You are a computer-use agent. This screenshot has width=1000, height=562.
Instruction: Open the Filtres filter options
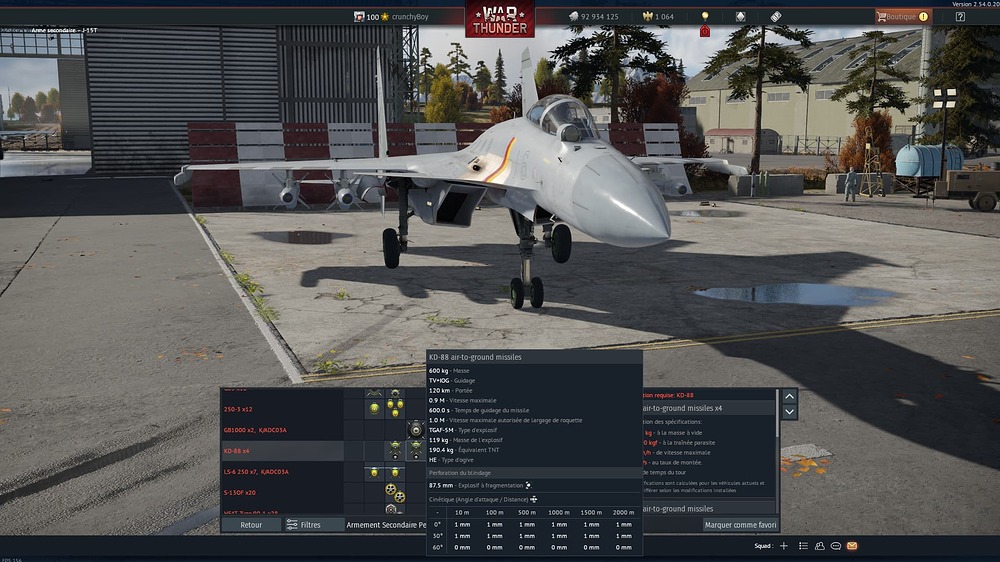click(303, 524)
